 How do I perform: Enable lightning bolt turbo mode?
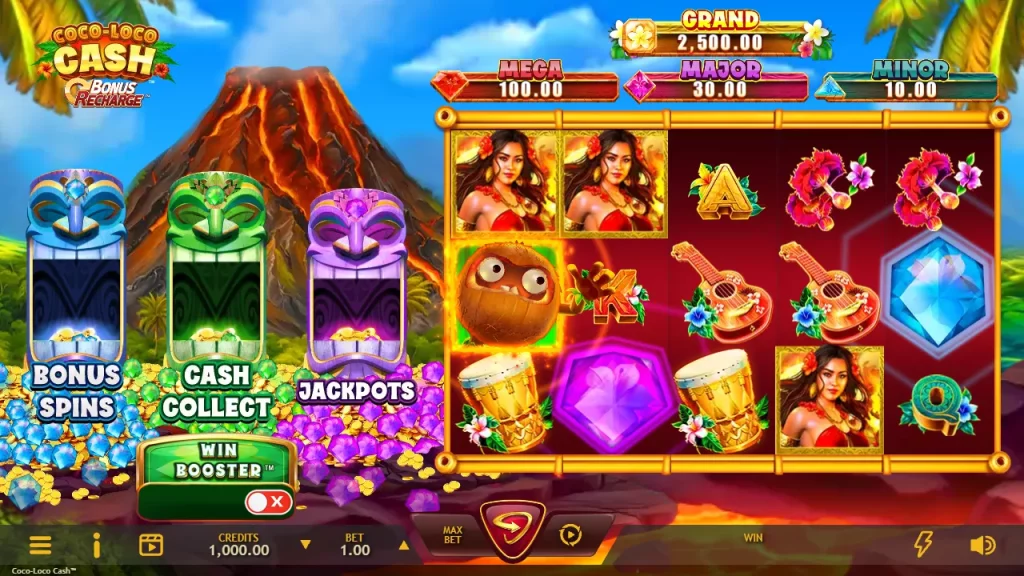click(x=923, y=544)
